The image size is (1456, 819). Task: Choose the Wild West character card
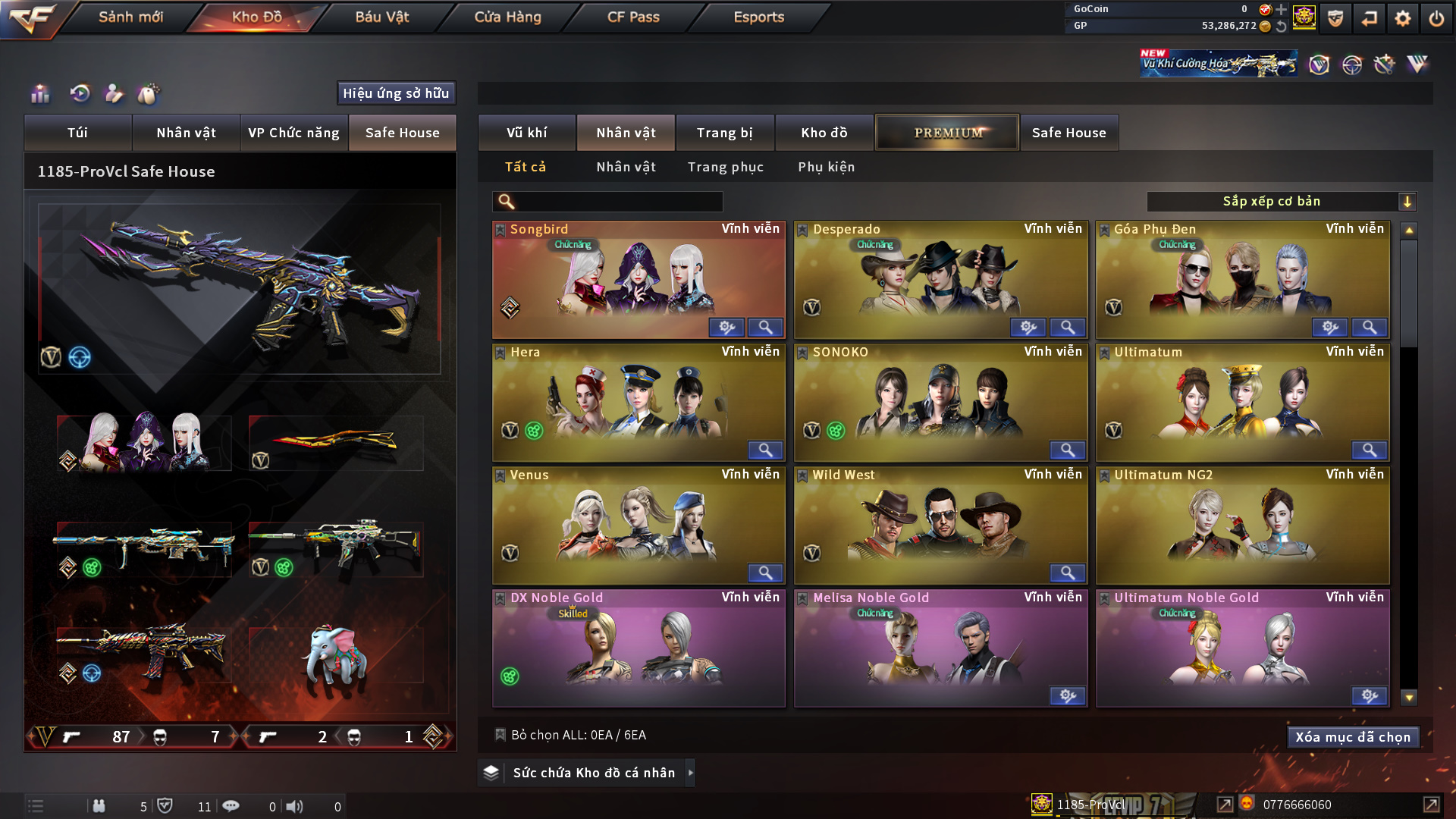pyautogui.click(x=940, y=525)
